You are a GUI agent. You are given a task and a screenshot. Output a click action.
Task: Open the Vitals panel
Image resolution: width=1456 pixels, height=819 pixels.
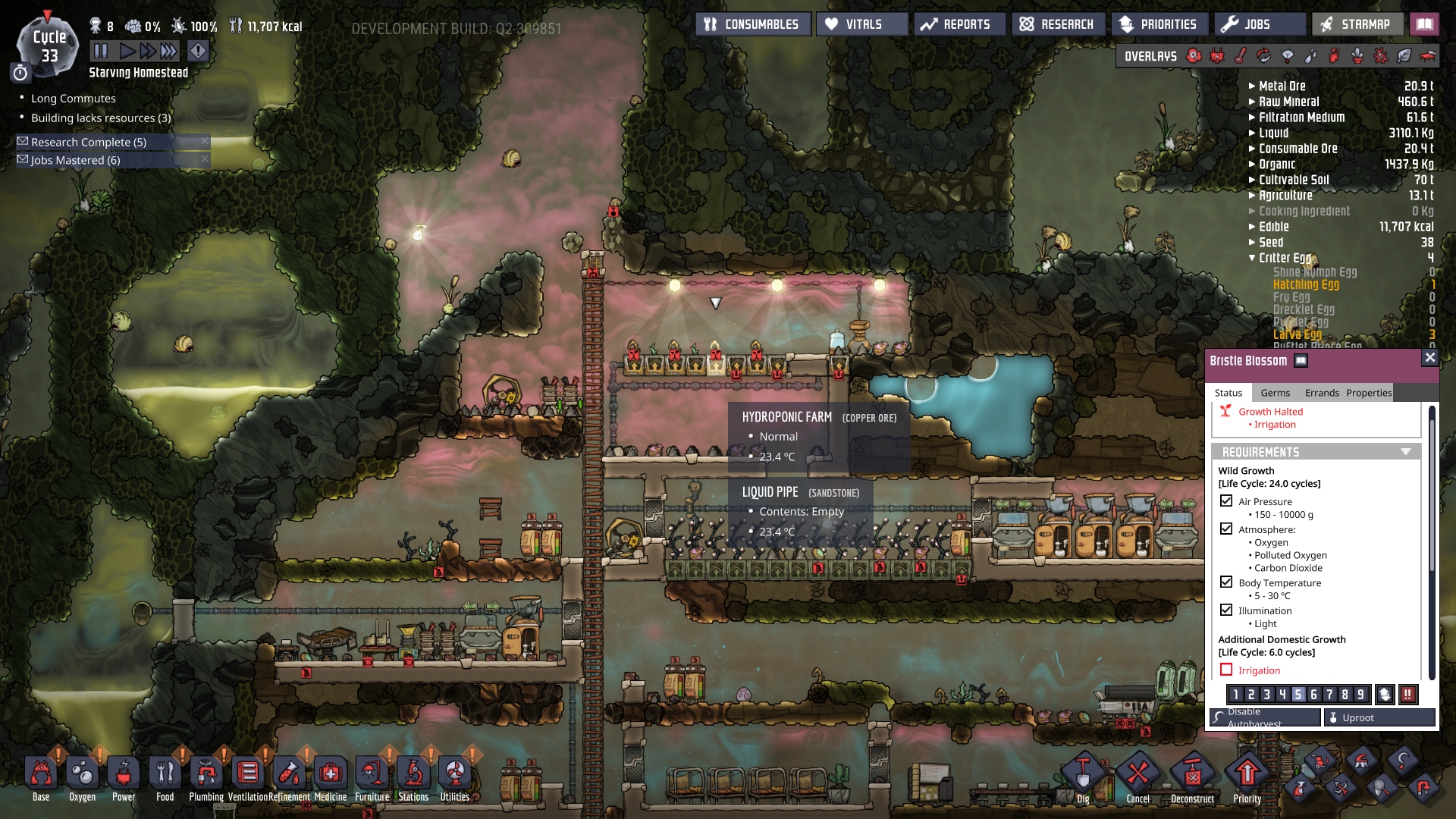[861, 24]
